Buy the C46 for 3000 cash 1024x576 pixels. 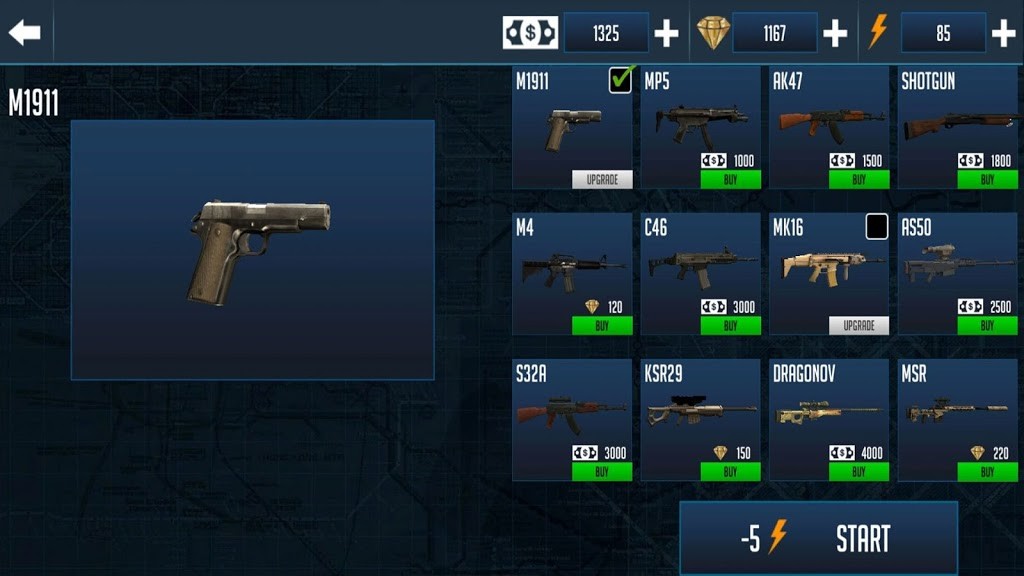pyautogui.click(x=730, y=326)
